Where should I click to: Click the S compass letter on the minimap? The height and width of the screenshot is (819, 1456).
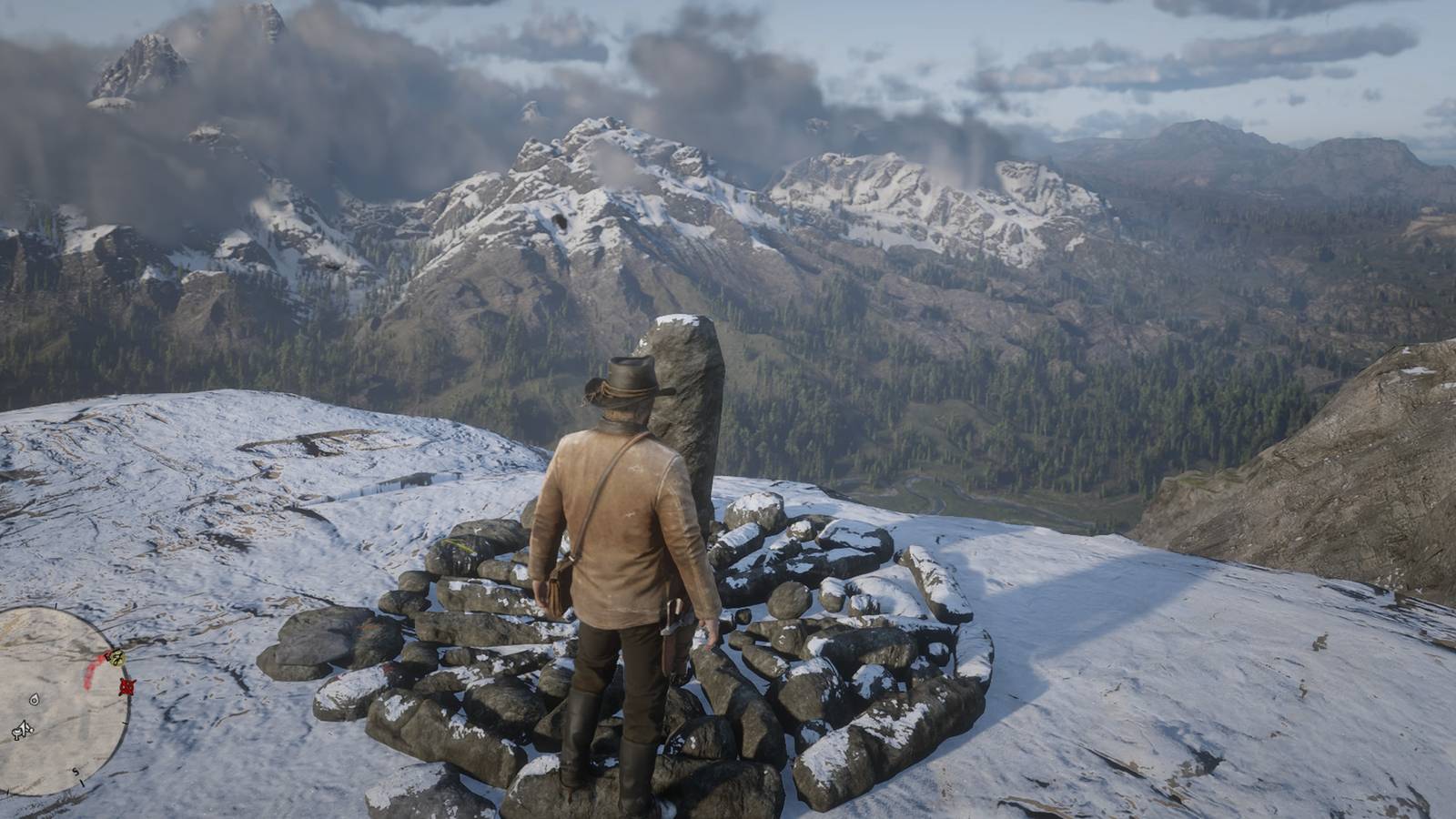75,772
